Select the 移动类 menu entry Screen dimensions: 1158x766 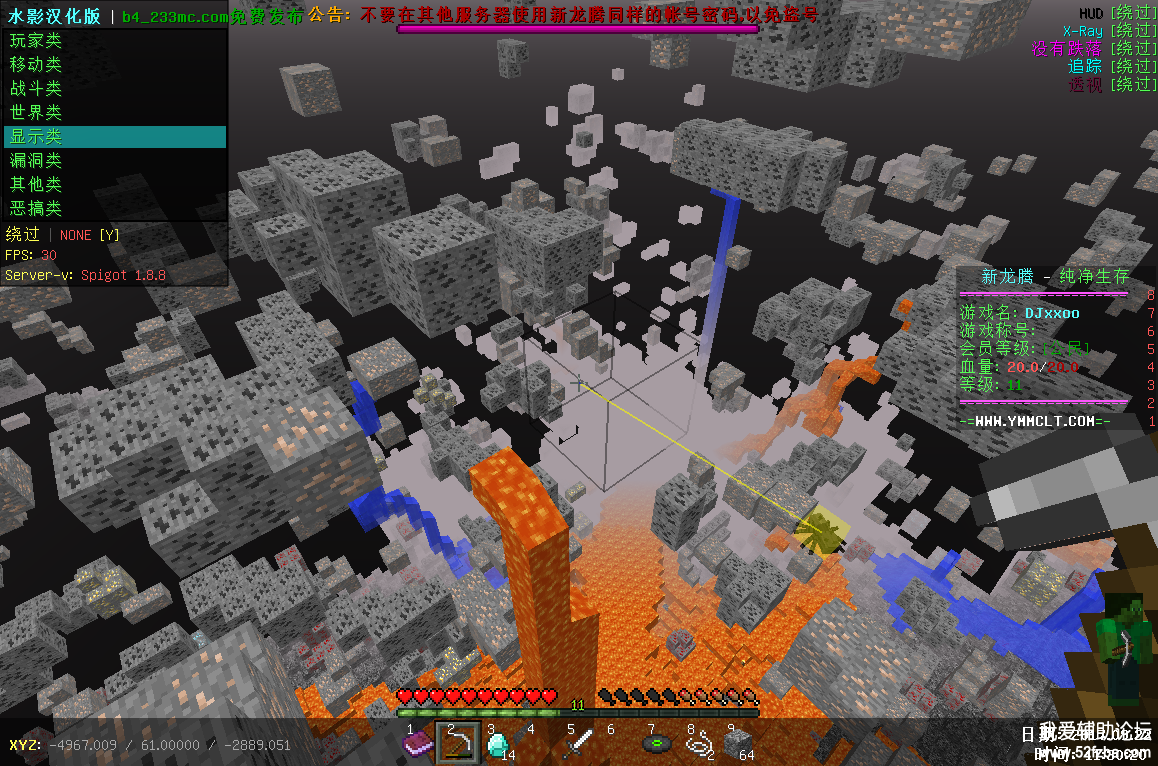pyautogui.click(x=36, y=65)
